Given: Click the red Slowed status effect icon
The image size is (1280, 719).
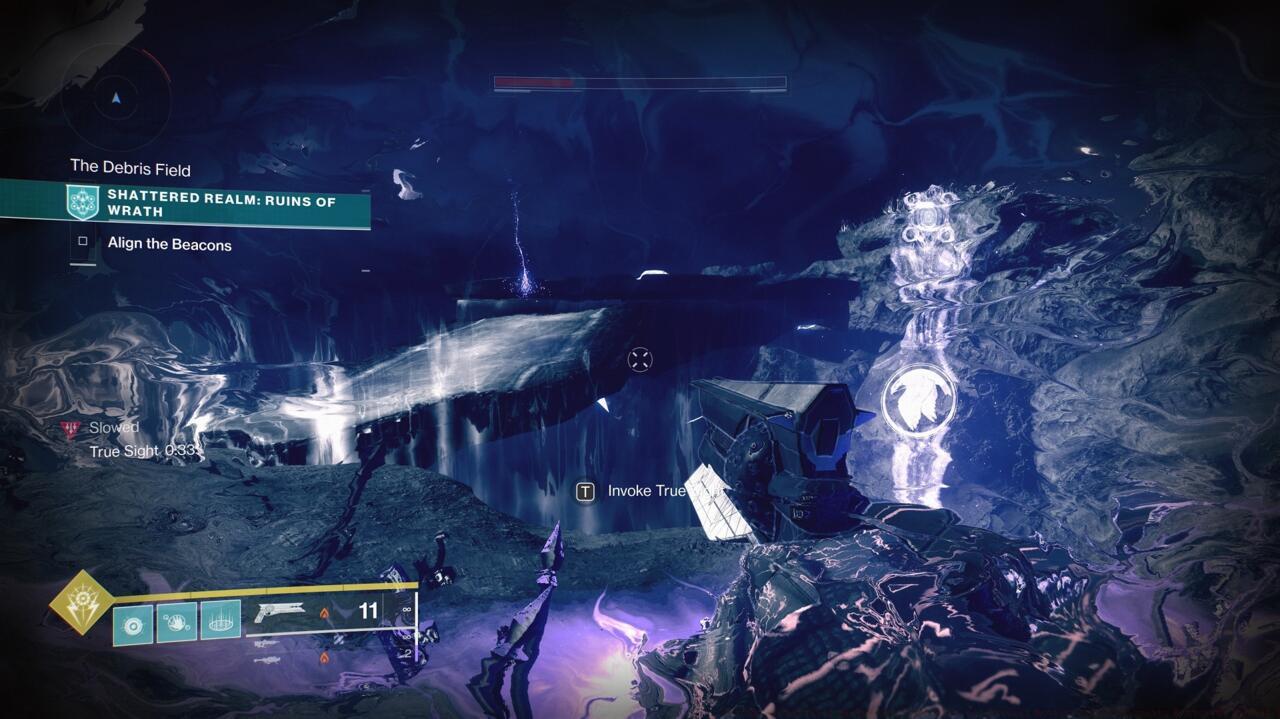Looking at the screenshot, I should point(69,428).
